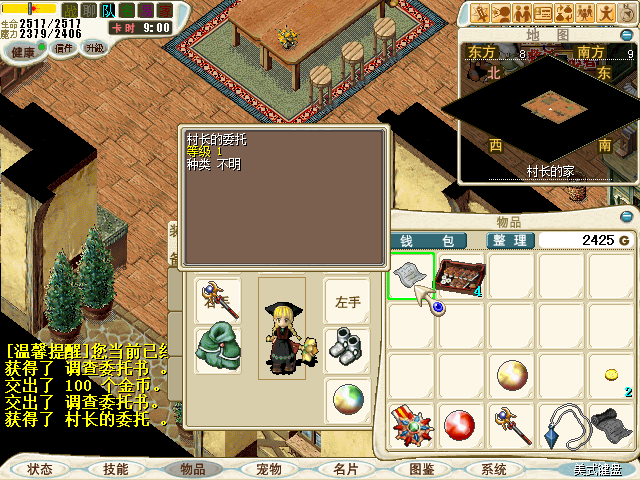
Task: Click the 升級 level up button
Action: (95, 47)
